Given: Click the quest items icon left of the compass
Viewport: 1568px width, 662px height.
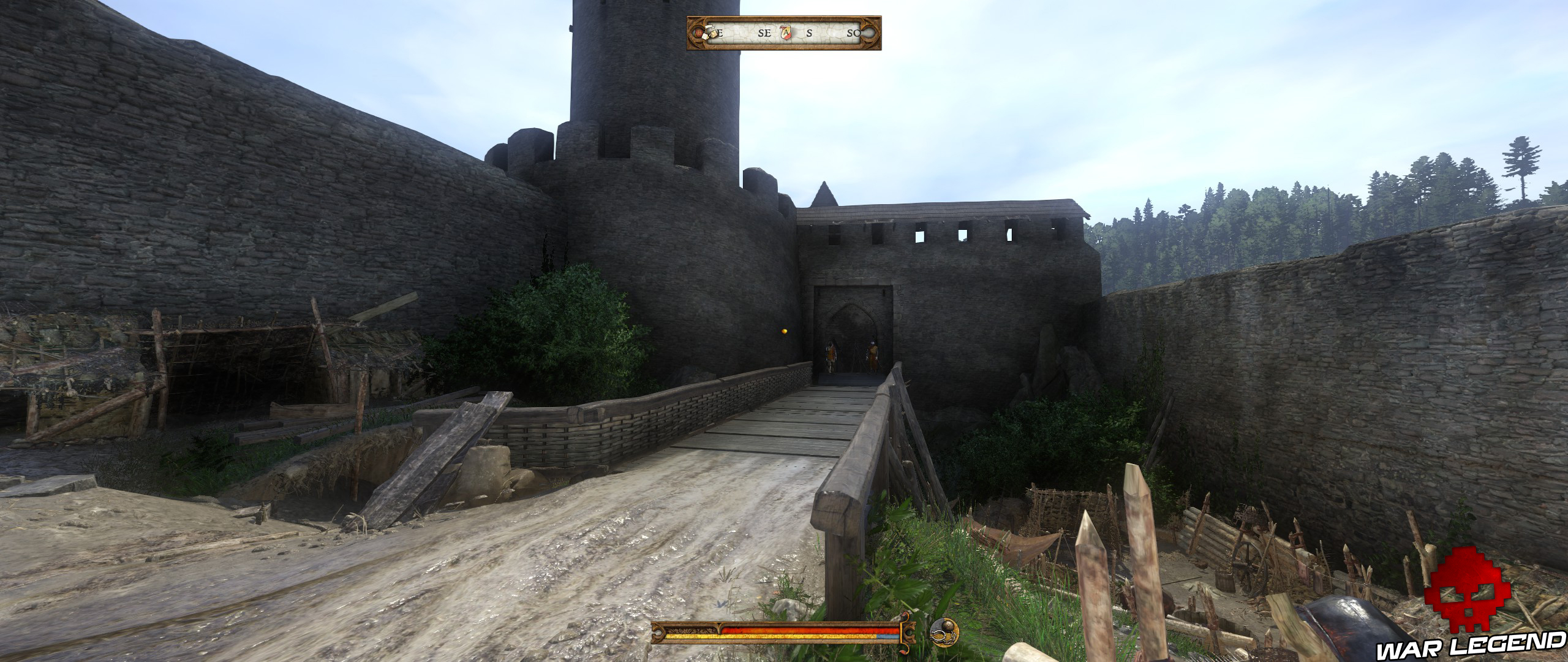Looking at the screenshot, I should click(710, 32).
